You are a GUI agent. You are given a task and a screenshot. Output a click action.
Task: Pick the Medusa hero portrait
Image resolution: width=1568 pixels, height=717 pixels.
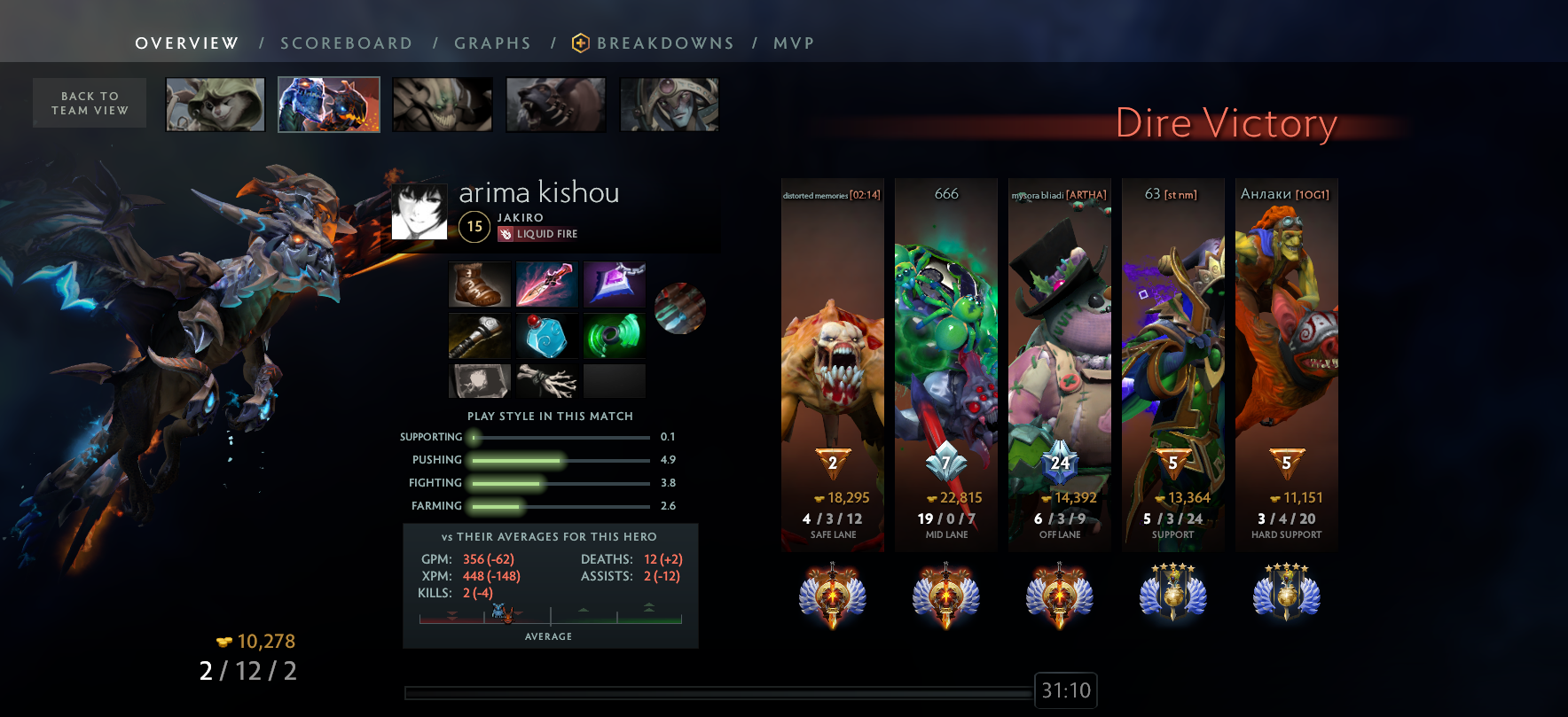click(670, 105)
